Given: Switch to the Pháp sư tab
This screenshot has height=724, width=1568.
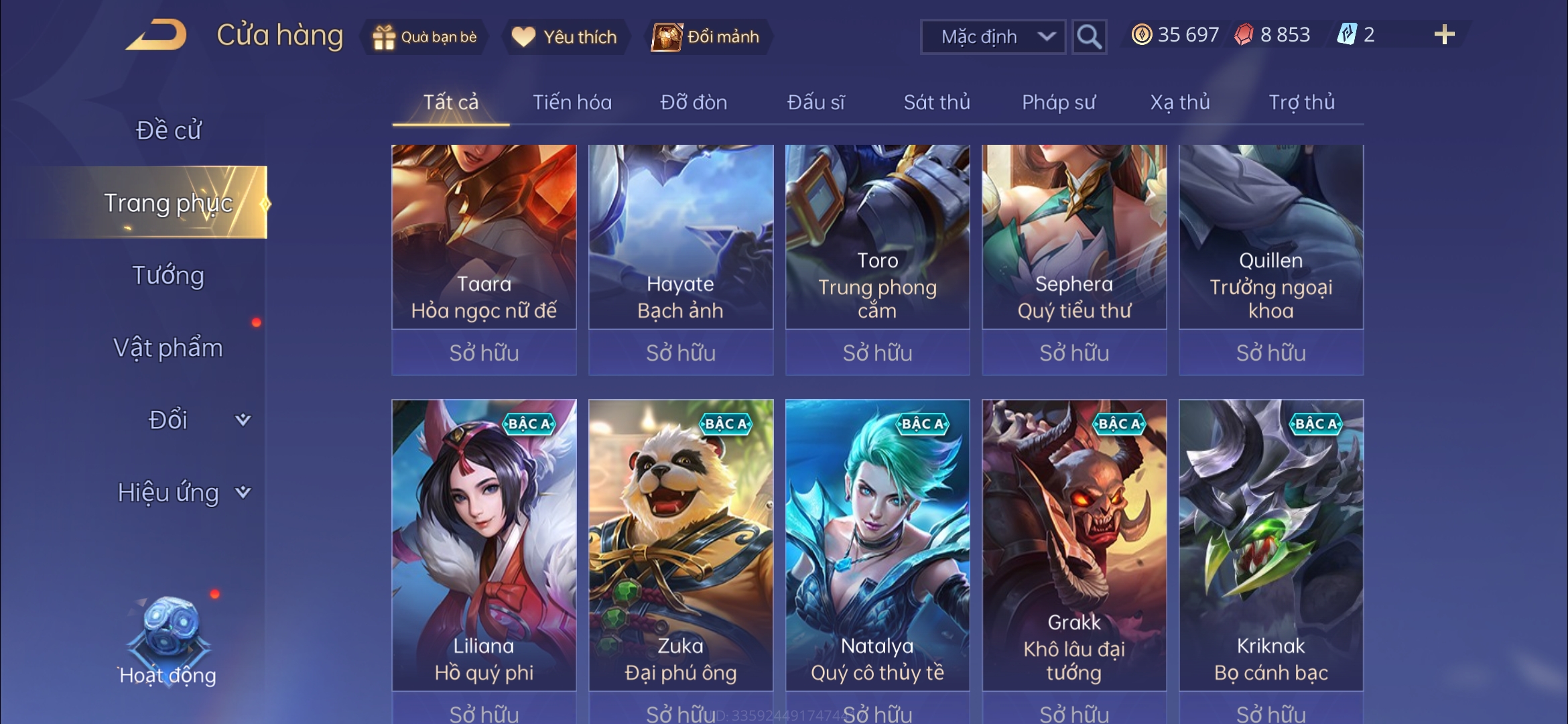Looking at the screenshot, I should pos(1059,102).
